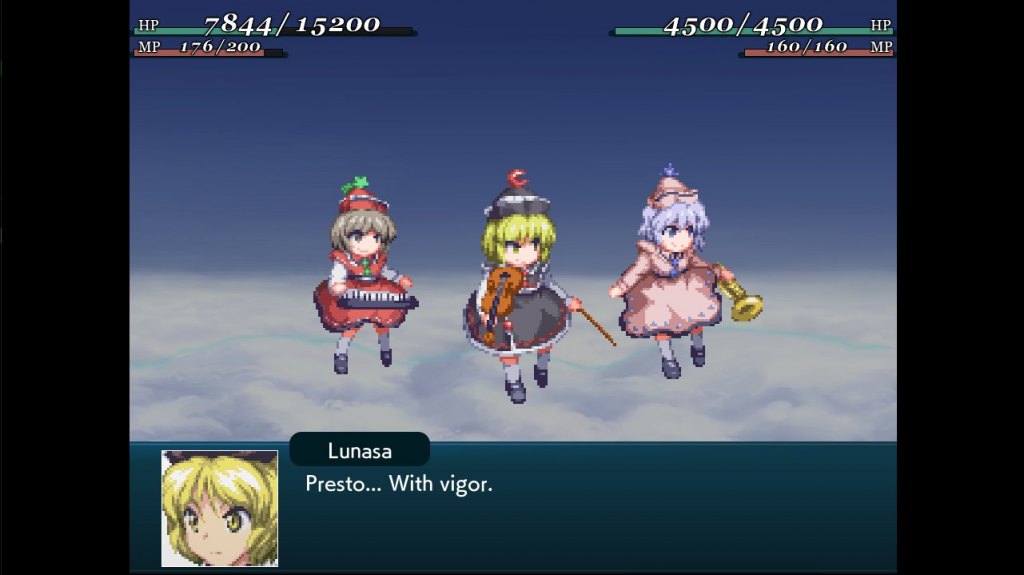Click Lunasa's face portrait in dialogue box

point(220,508)
